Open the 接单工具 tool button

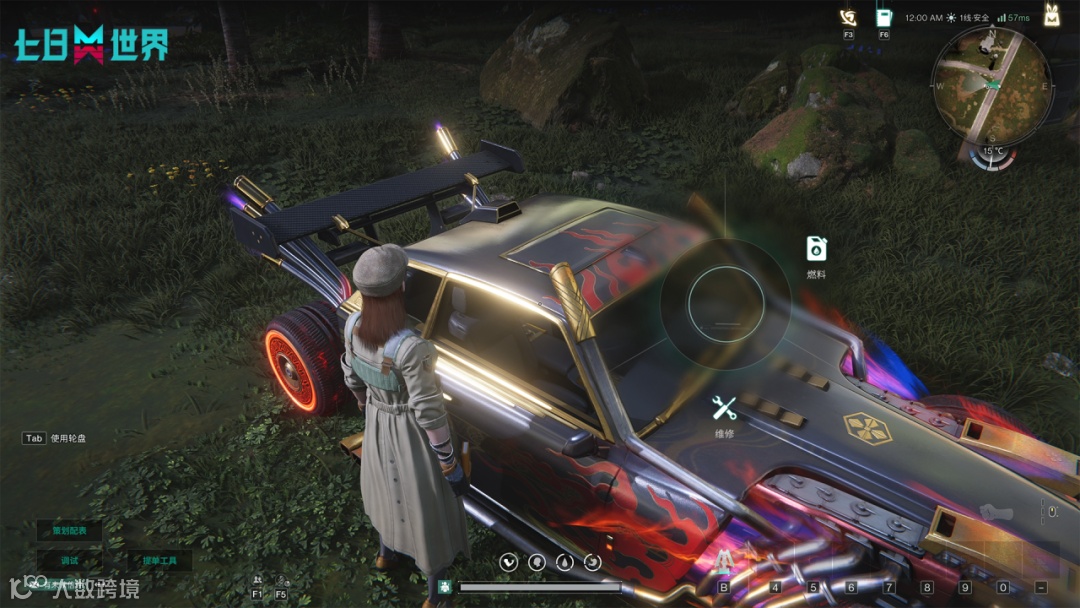point(160,560)
